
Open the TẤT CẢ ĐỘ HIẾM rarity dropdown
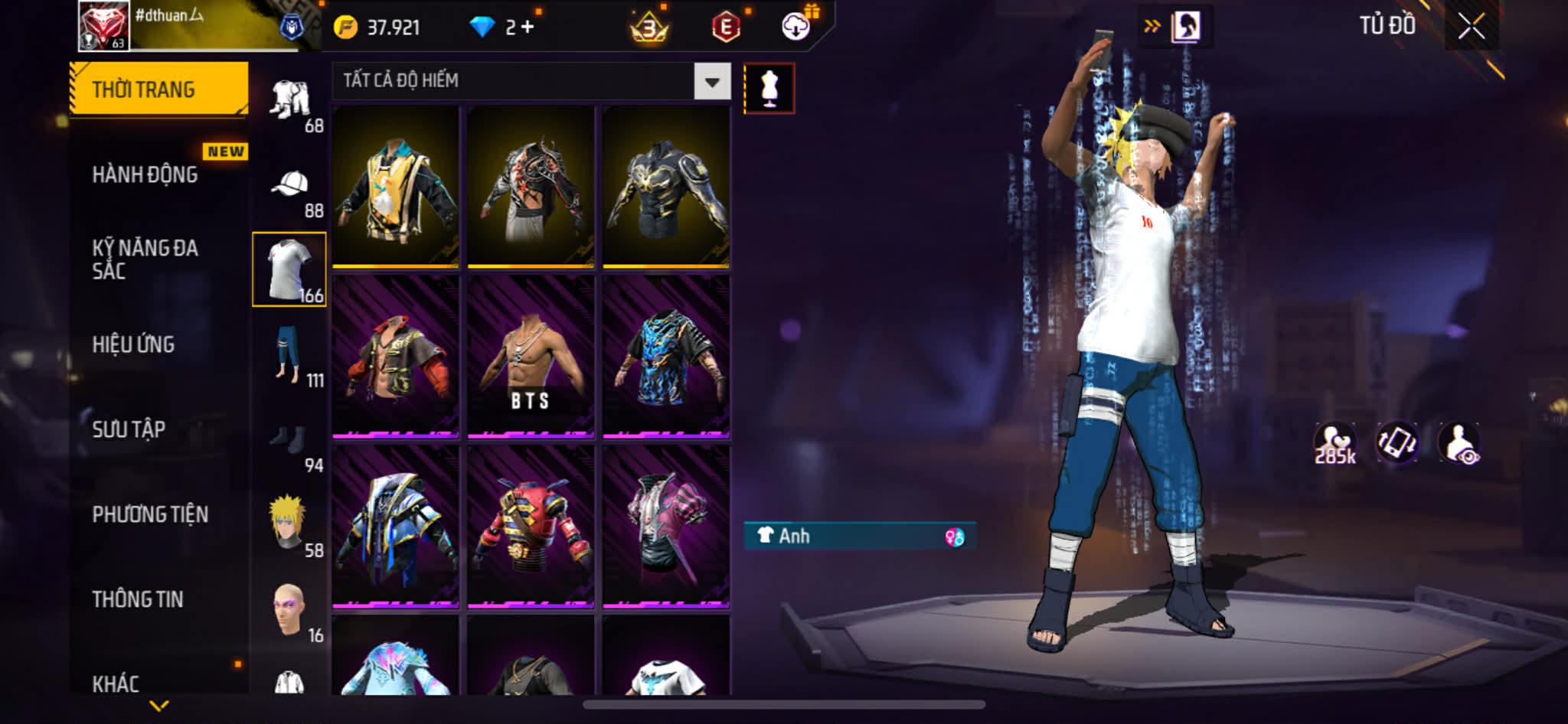tap(712, 81)
